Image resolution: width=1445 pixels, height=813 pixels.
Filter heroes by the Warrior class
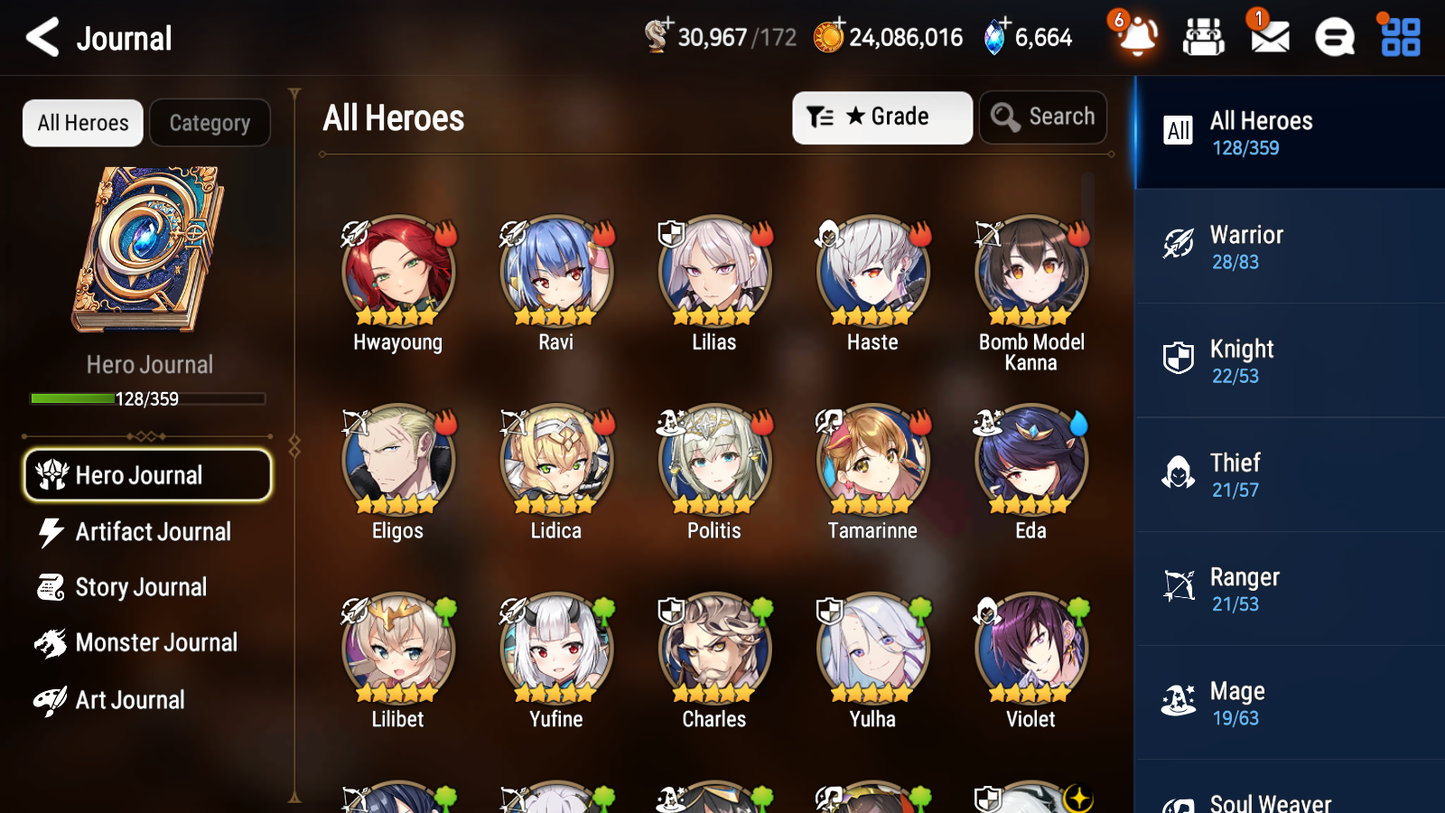coord(1289,247)
